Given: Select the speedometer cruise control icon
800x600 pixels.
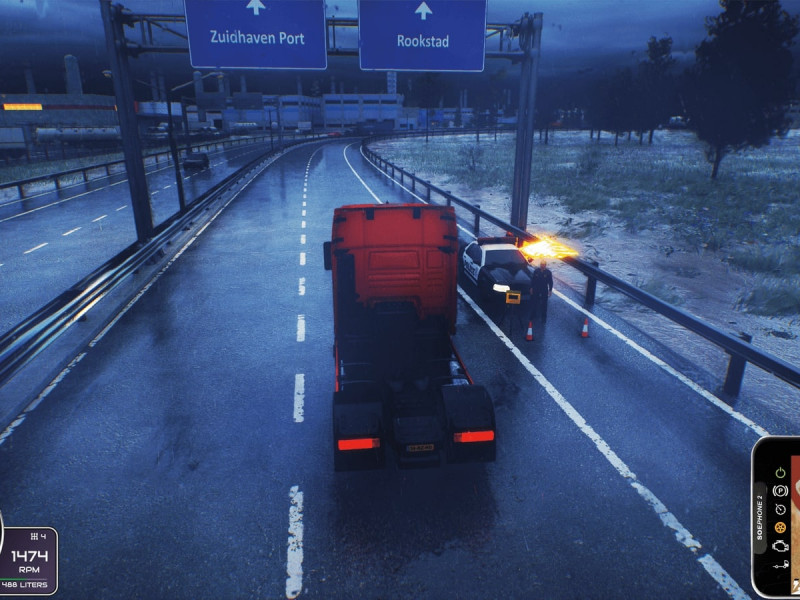Looking at the screenshot, I should coord(781,508).
